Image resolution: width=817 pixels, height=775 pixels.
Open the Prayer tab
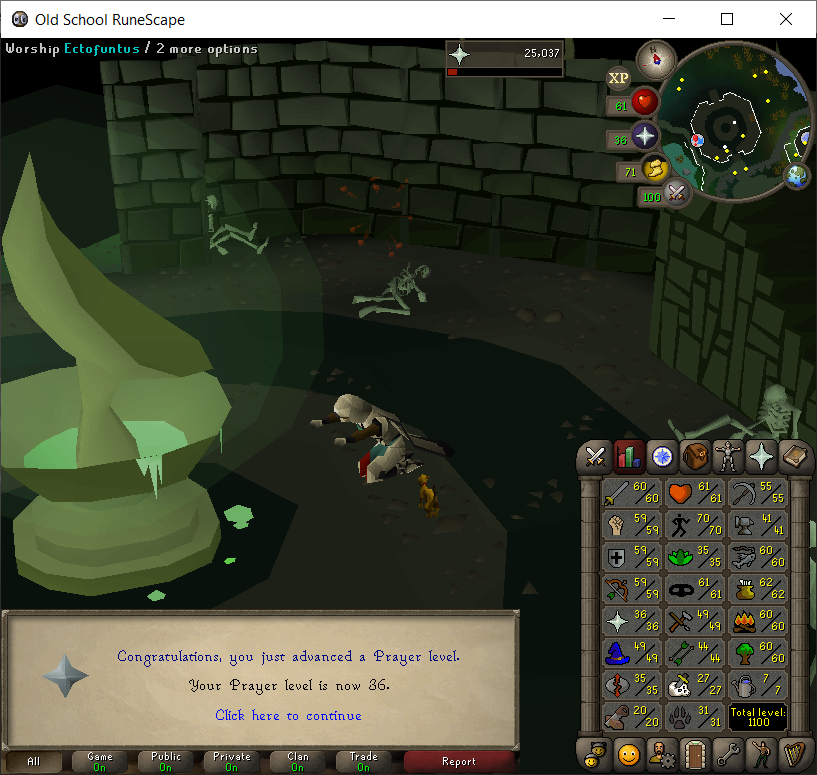762,457
